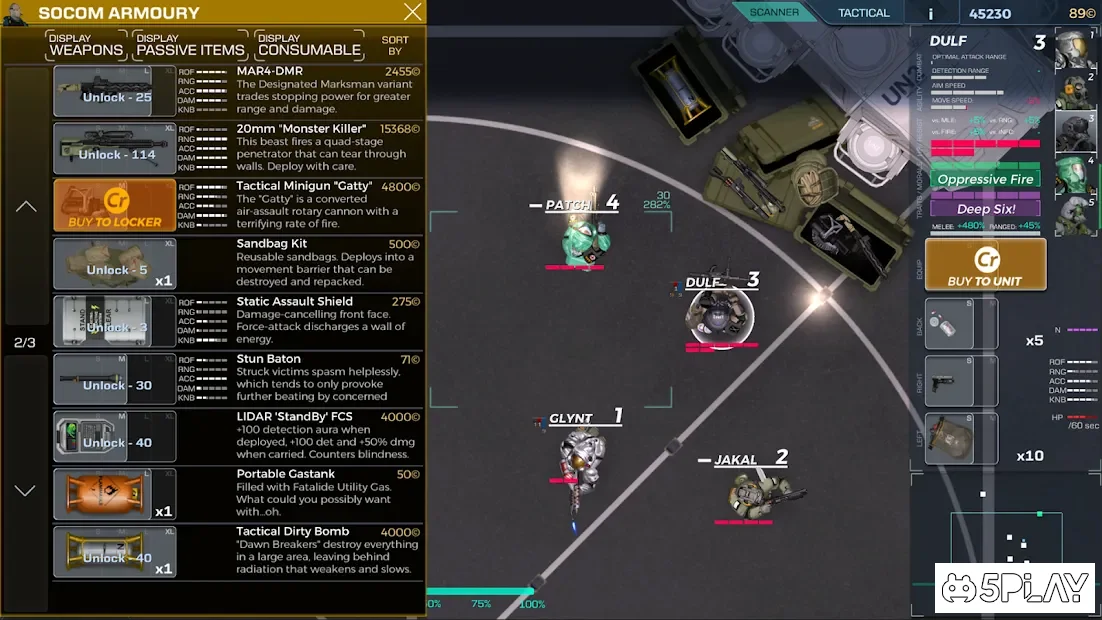Buy the Tactical Minigun to locker
This screenshot has width=1102, height=620.
115,206
